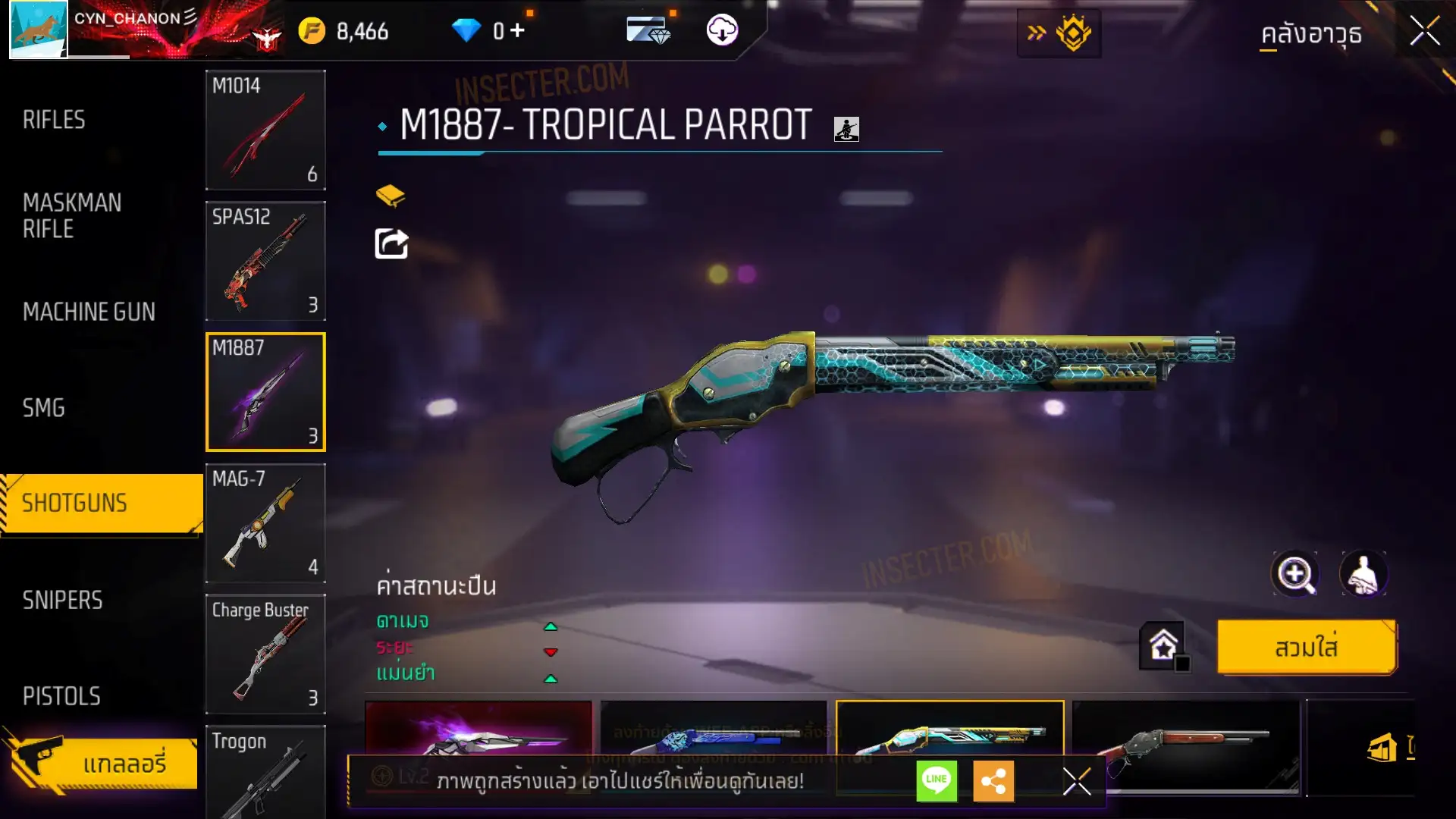This screenshot has height=819, width=1456.
Task: Click the share icon below the weapon title
Action: (391, 244)
